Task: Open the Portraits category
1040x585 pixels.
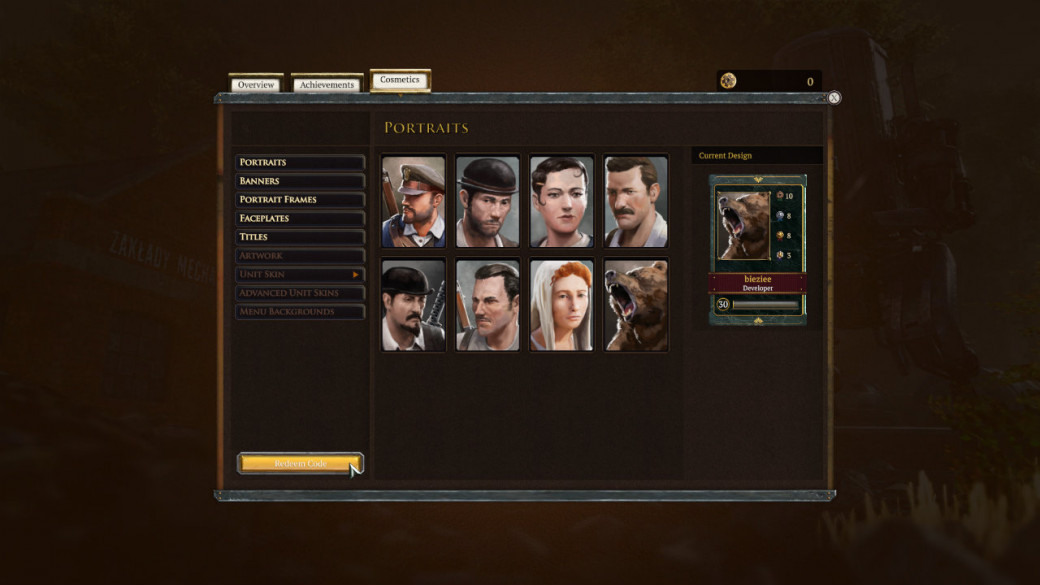Action: pos(300,162)
